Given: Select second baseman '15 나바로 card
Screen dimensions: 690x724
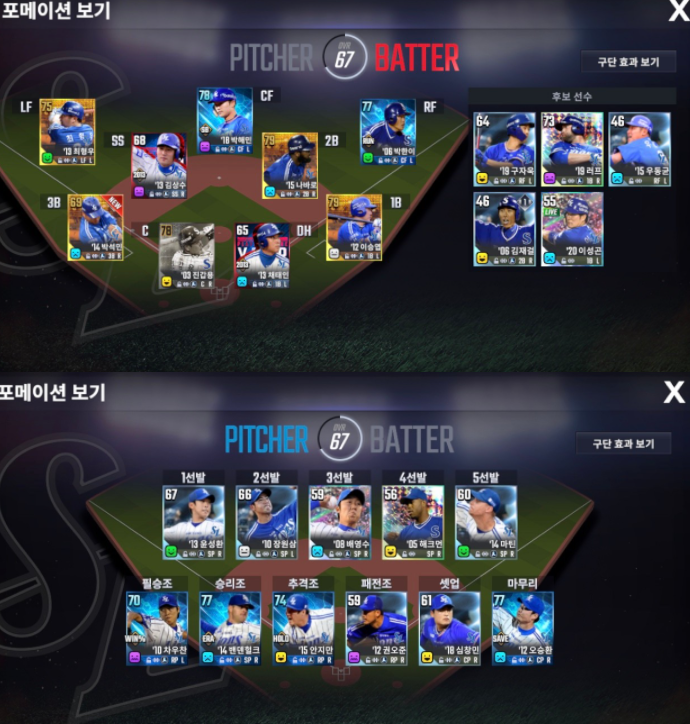Looking at the screenshot, I should tap(289, 165).
